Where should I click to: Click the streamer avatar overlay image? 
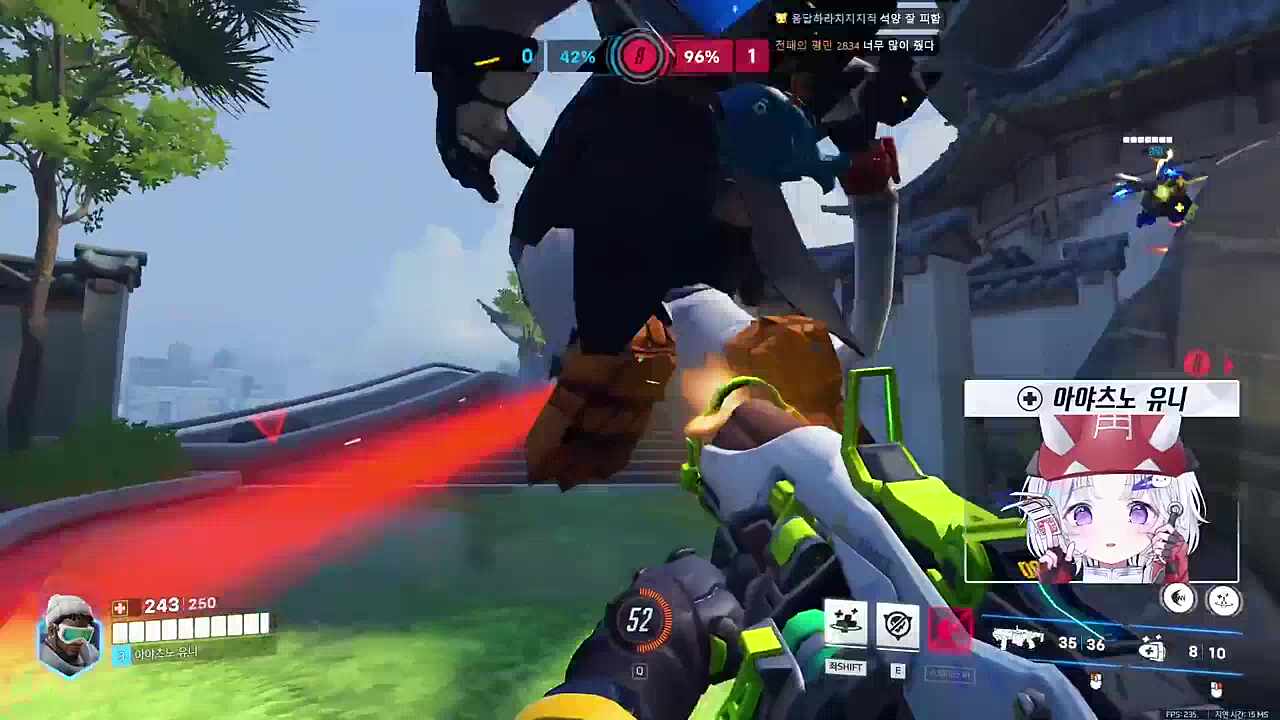point(1102,500)
